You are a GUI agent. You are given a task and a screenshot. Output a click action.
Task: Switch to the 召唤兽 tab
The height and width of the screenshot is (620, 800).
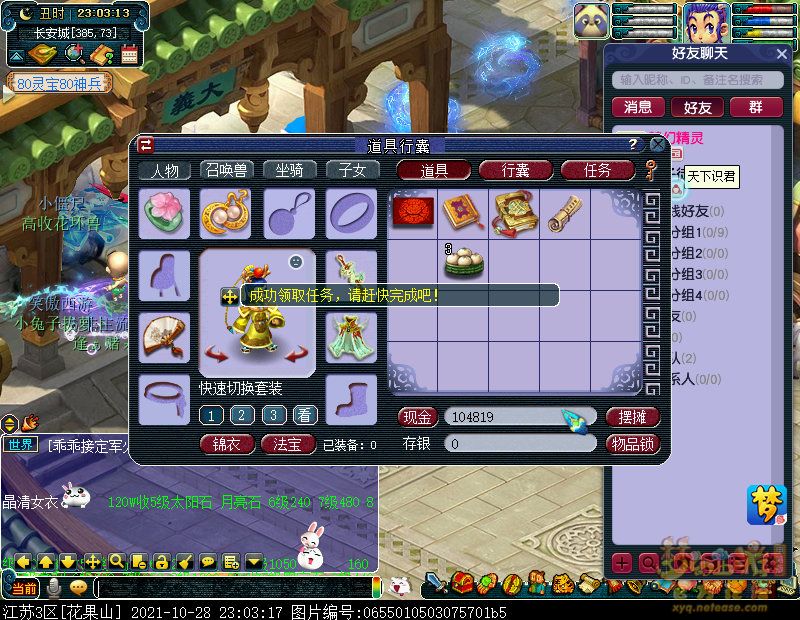(227, 170)
